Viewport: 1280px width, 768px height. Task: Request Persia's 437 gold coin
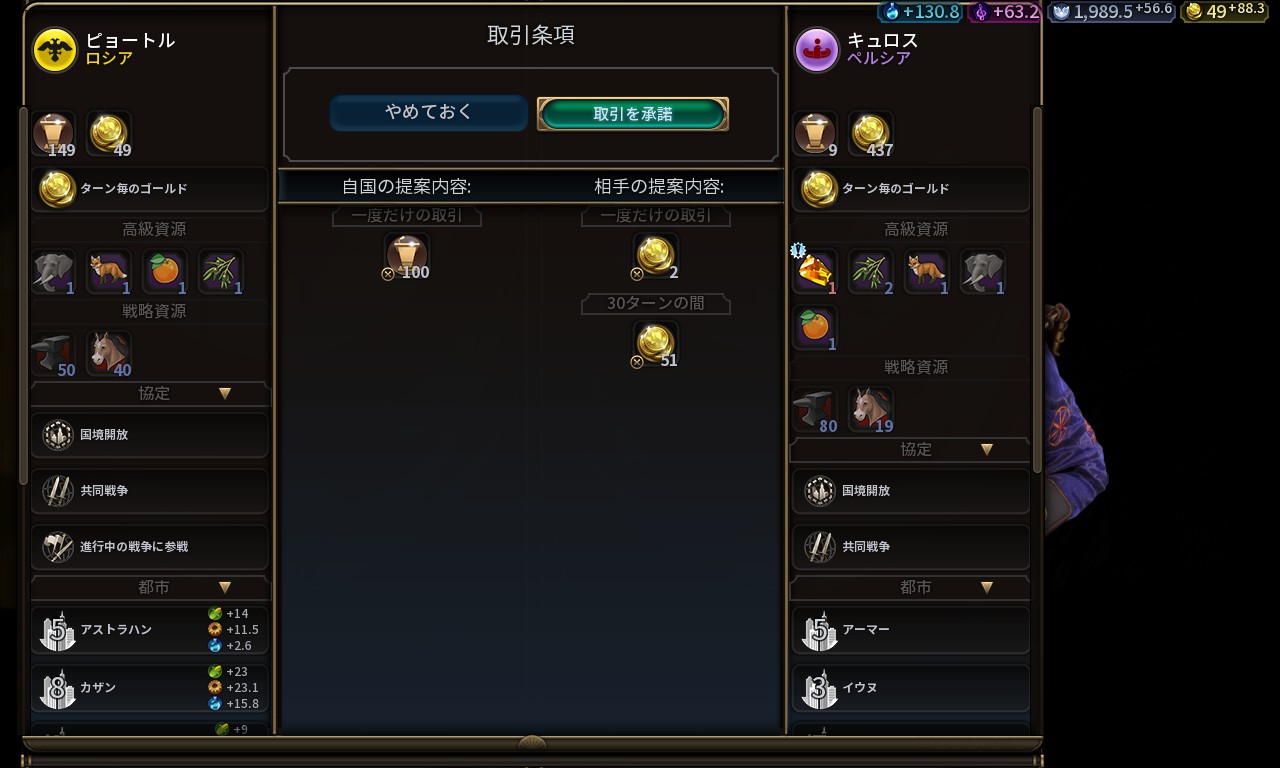(x=871, y=134)
